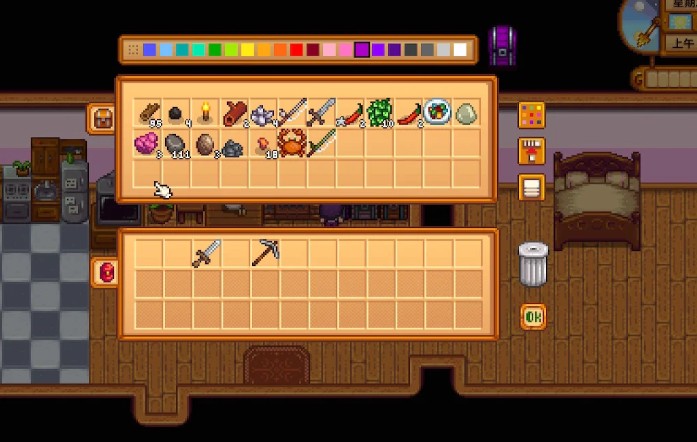Add items to existing stacks in the chest
This screenshot has width=697, height=442.
532,151
